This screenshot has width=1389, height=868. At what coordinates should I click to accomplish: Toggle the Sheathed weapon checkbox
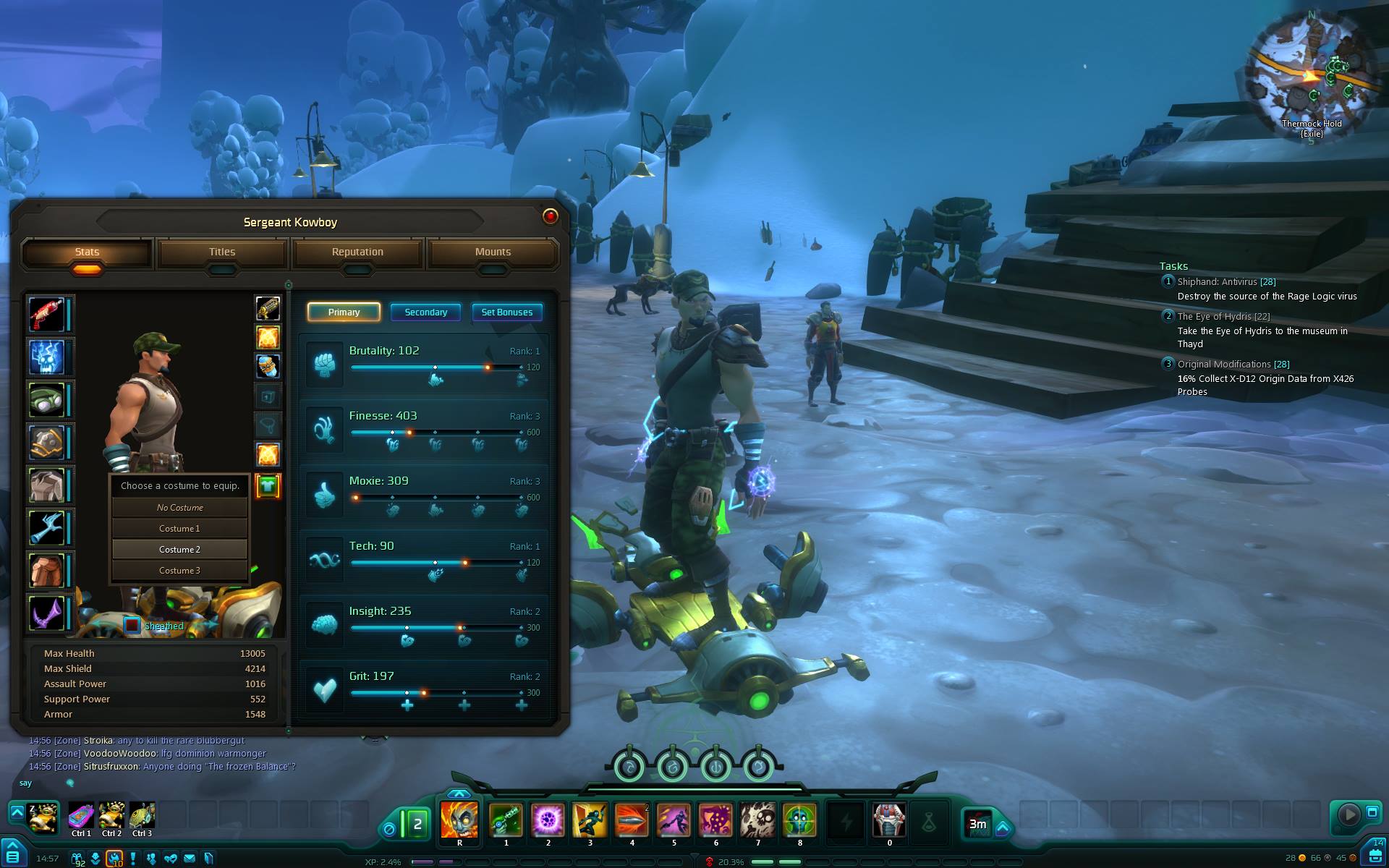point(132,626)
